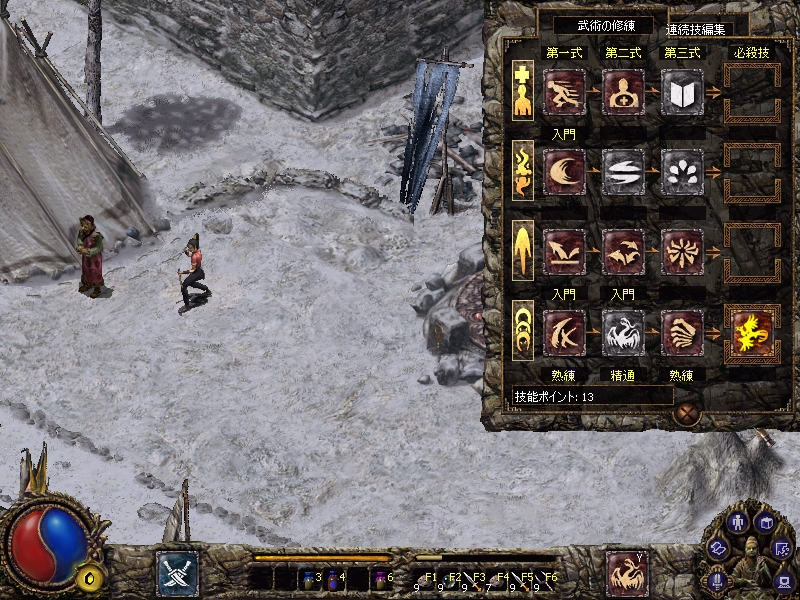Select the running figure skill icon
This screenshot has height=600, width=800.
[x=564, y=92]
